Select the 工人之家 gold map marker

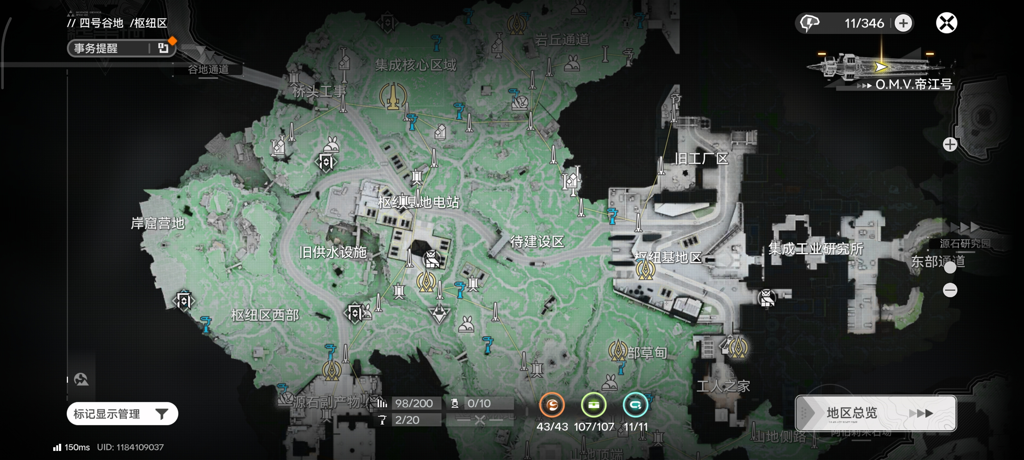738,347
